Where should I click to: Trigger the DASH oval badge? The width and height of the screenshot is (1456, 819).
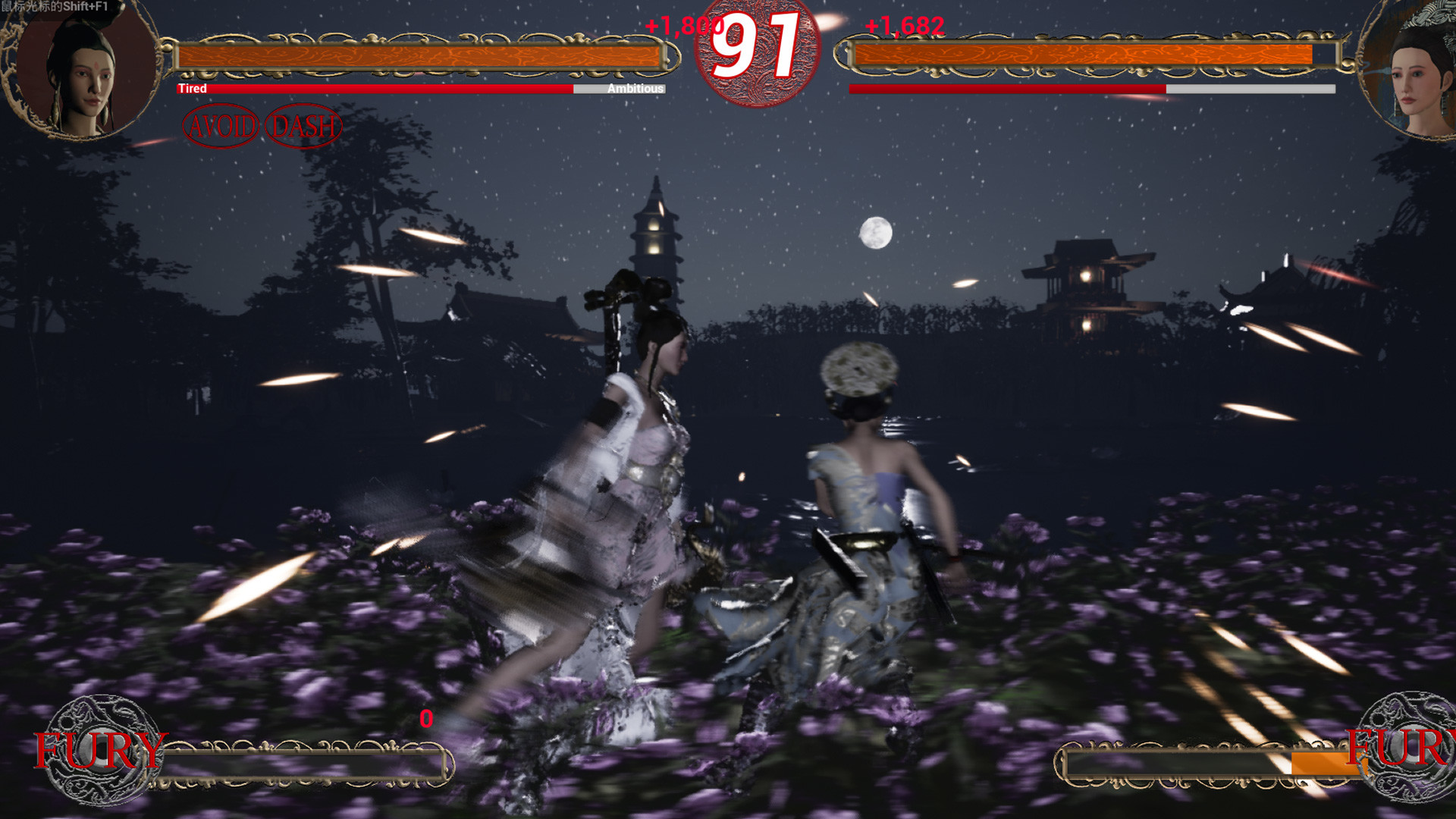[x=303, y=126]
